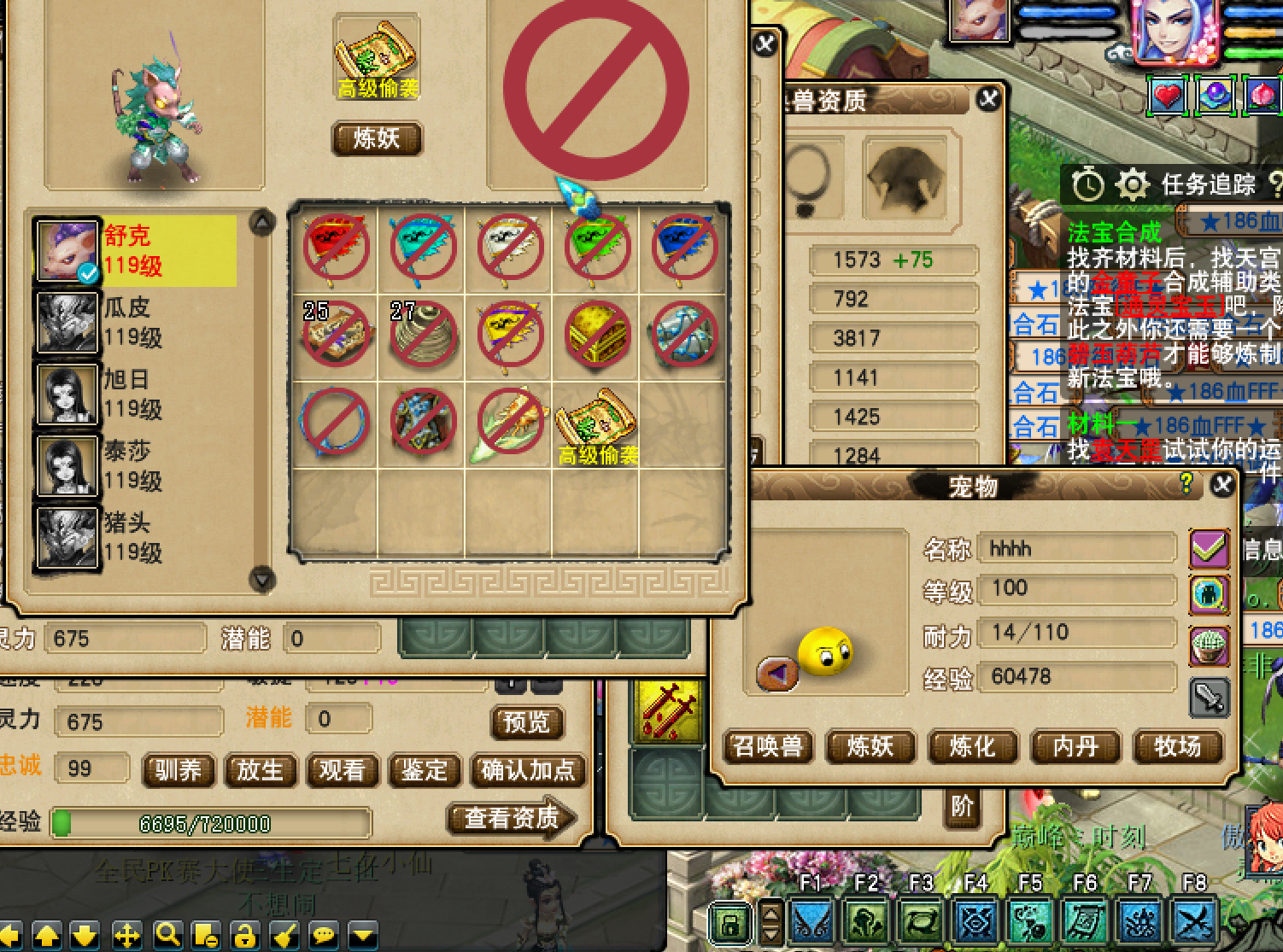1283x952 pixels.
Task: Click the 驯养 button
Action: 178,771
